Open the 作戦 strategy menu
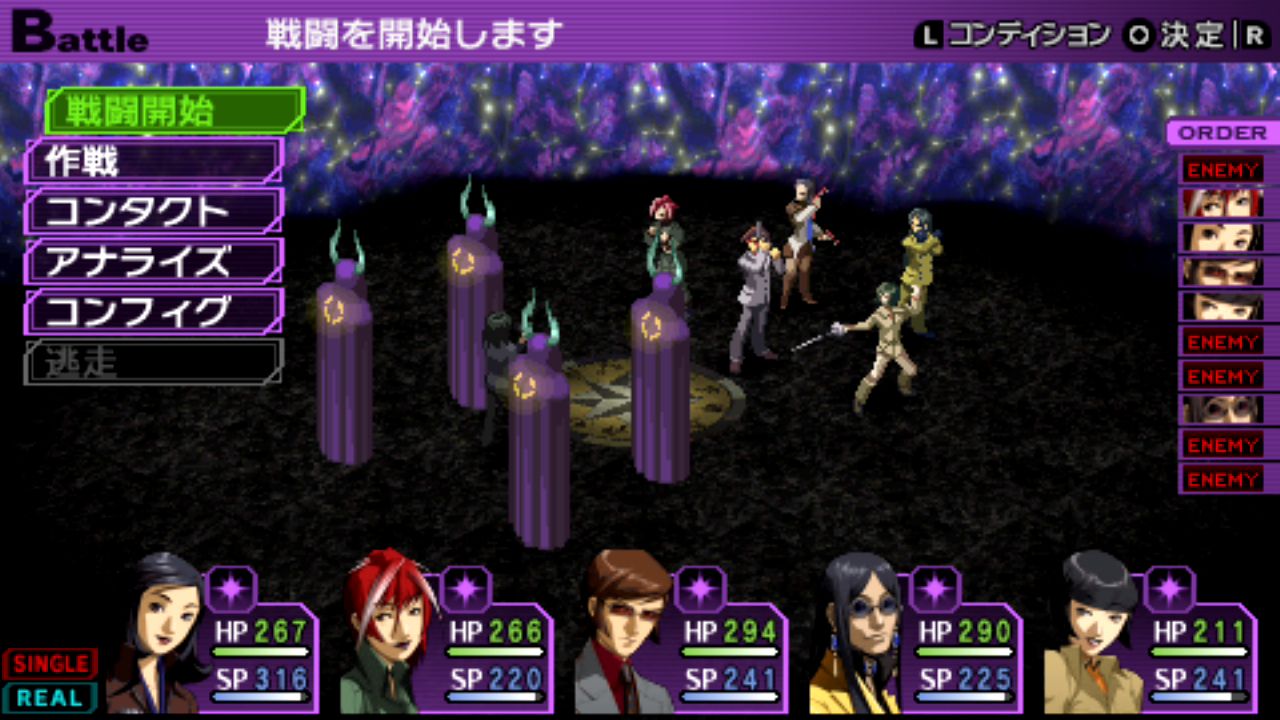The width and height of the screenshot is (1280, 720). click(x=154, y=161)
